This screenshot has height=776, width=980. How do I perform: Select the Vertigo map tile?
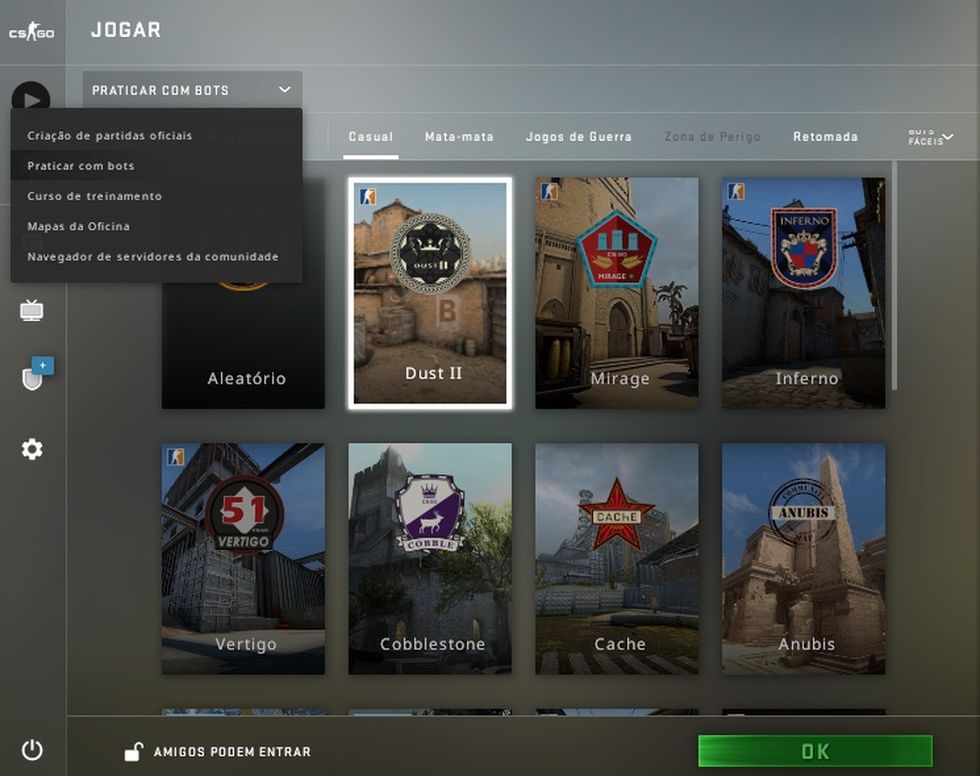[x=243, y=558]
